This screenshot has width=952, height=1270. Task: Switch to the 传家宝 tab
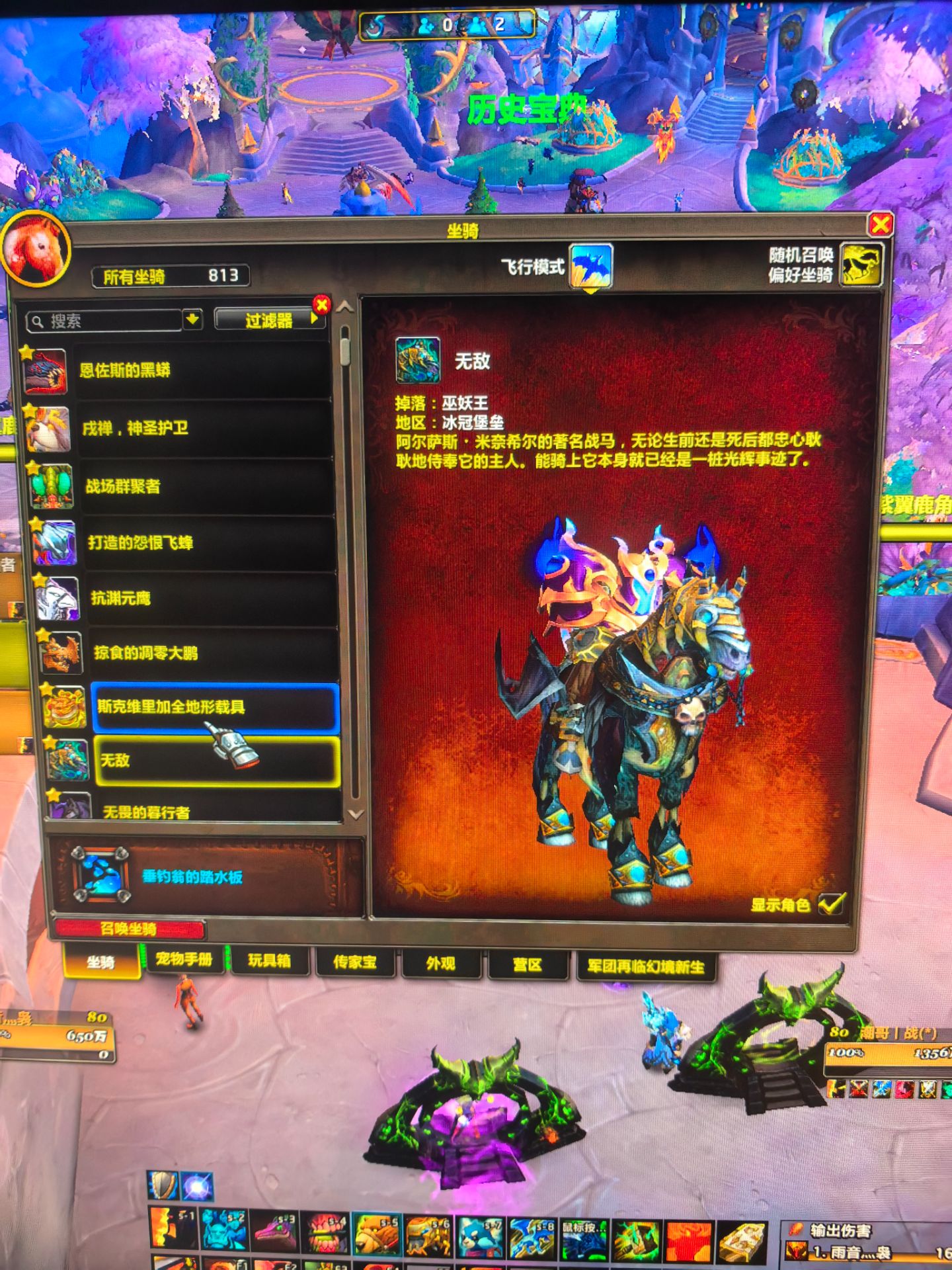(x=355, y=962)
